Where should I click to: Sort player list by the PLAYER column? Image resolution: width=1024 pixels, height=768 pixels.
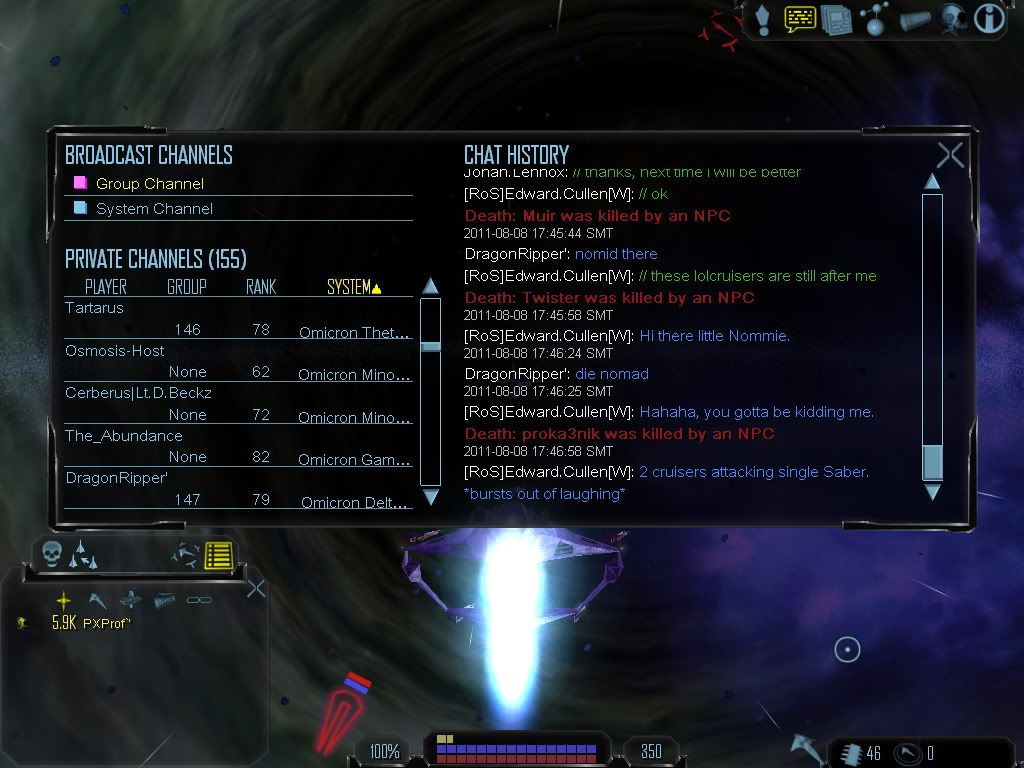click(106, 288)
